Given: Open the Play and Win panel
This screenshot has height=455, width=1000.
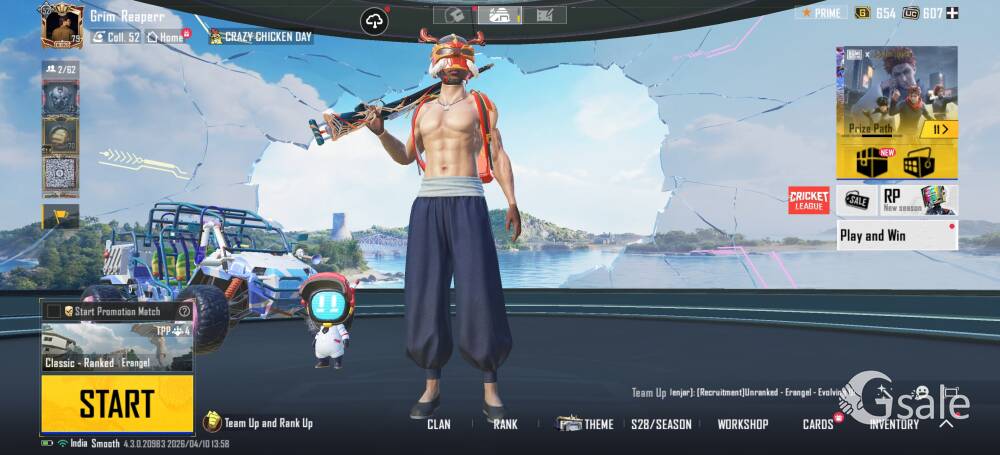Looking at the screenshot, I should 896,236.
